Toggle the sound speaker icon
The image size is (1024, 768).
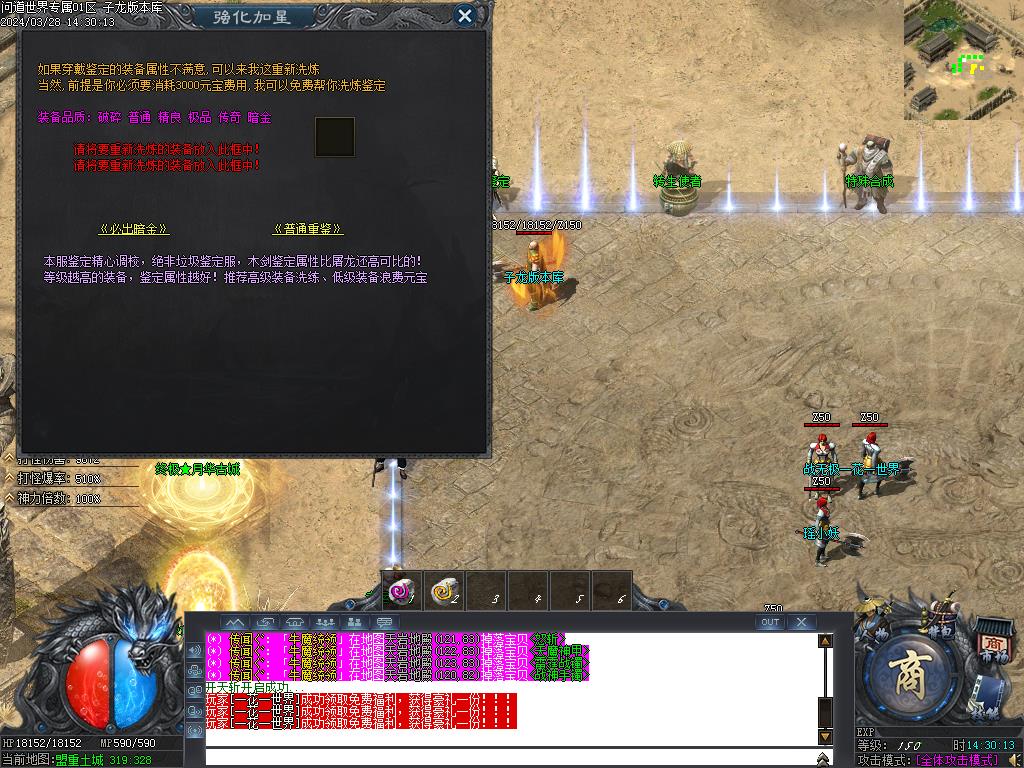coord(1016,760)
